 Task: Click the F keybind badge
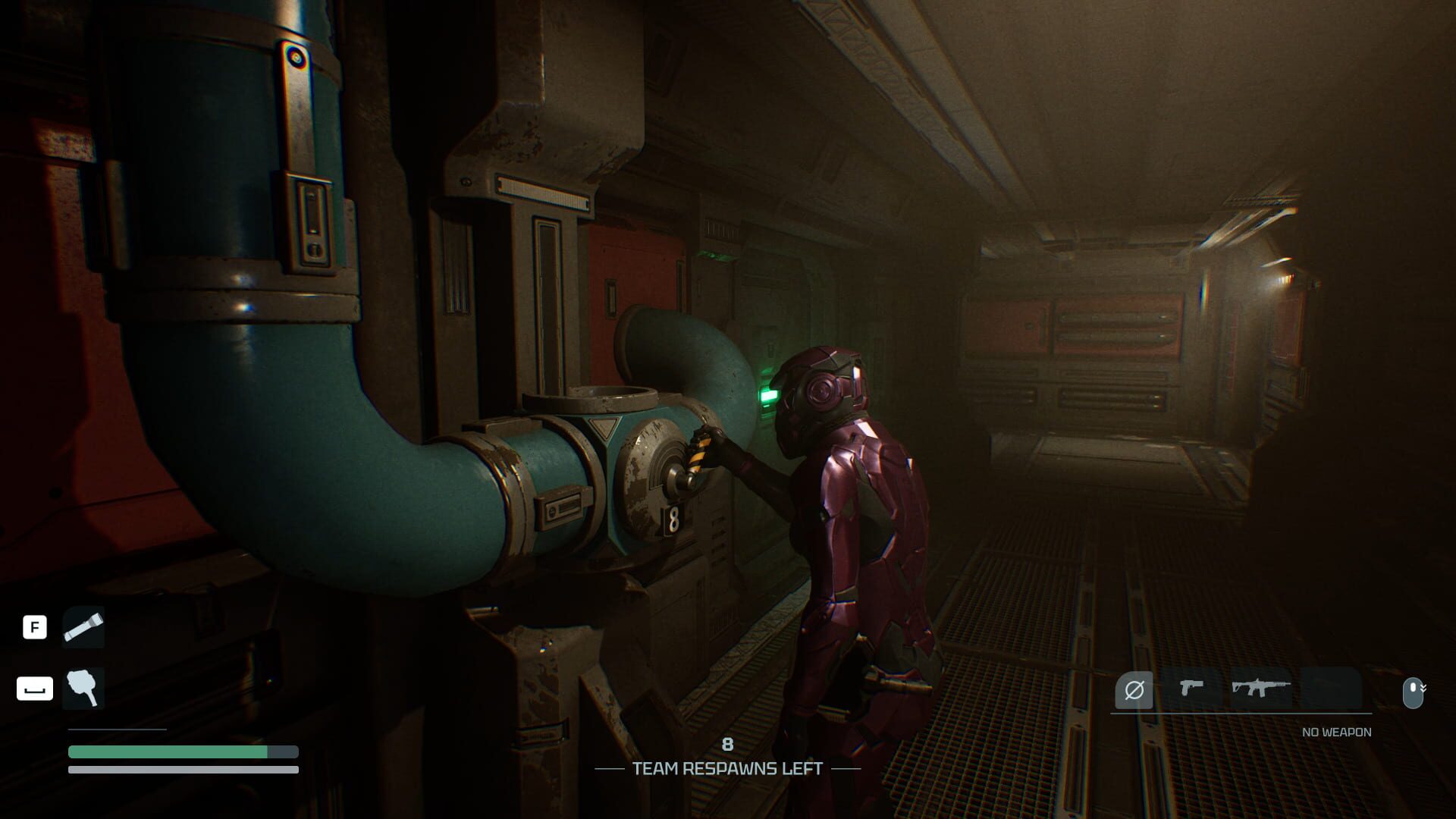tap(34, 627)
